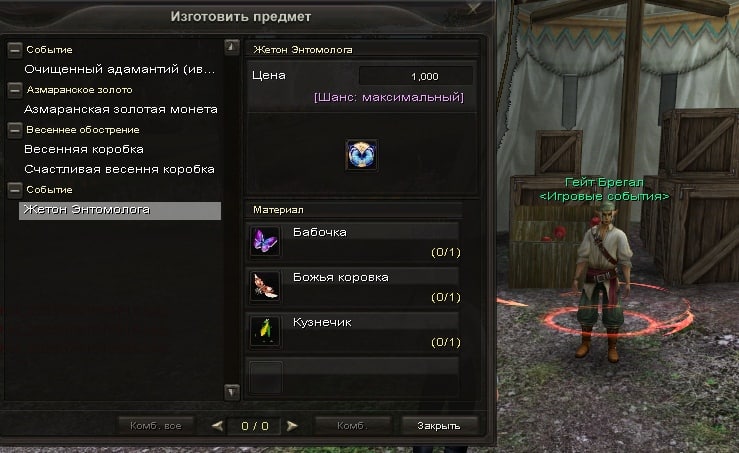The width and height of the screenshot is (739, 453).
Task: Click the Бабочка butterfly material icon
Action: [x=265, y=240]
